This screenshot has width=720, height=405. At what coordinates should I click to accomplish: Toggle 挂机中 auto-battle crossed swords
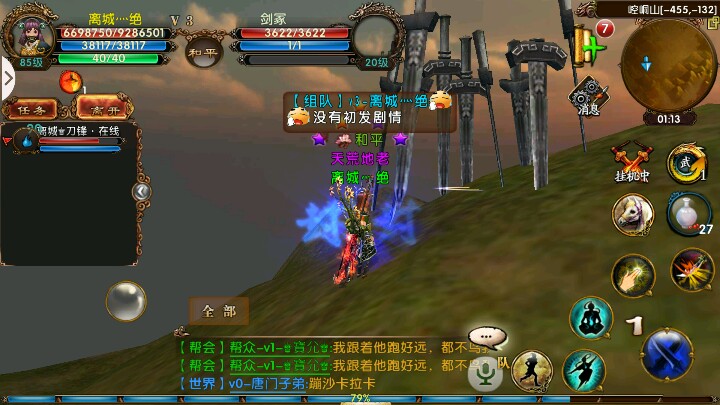tap(631, 160)
